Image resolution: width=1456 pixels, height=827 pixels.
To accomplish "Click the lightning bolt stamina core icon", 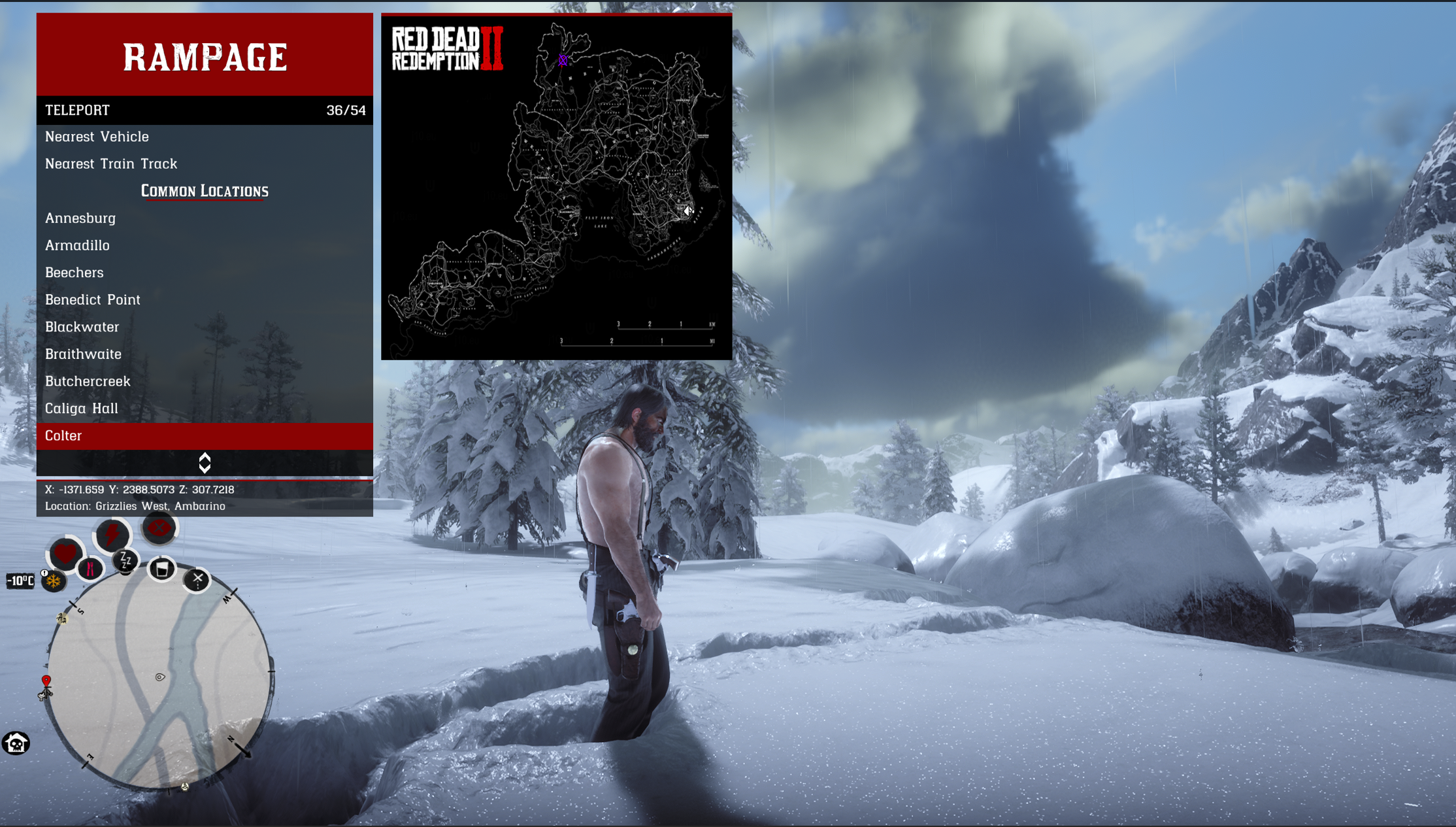I will click(x=112, y=535).
